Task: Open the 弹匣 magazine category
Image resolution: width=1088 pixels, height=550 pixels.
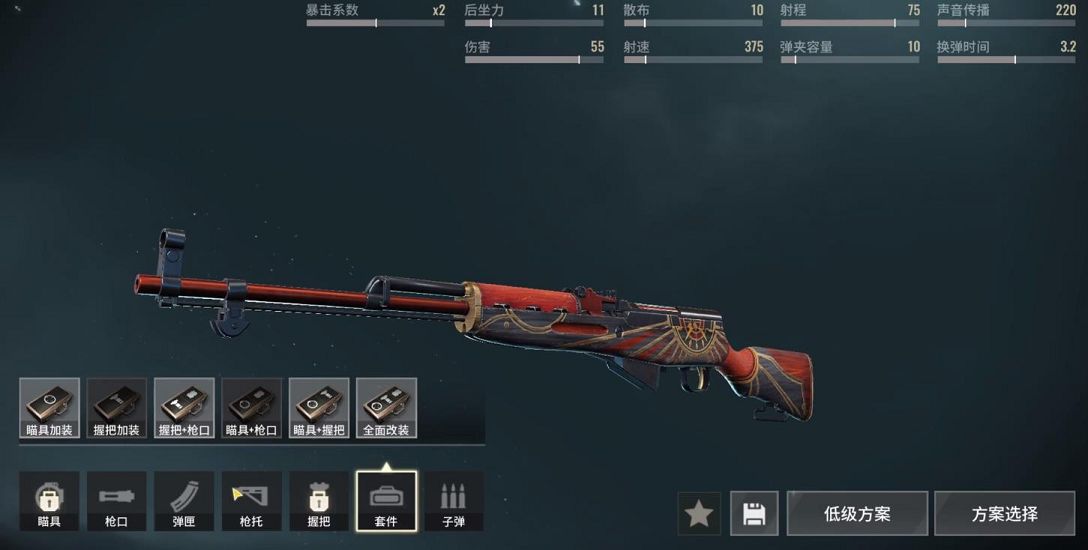Action: [x=184, y=501]
